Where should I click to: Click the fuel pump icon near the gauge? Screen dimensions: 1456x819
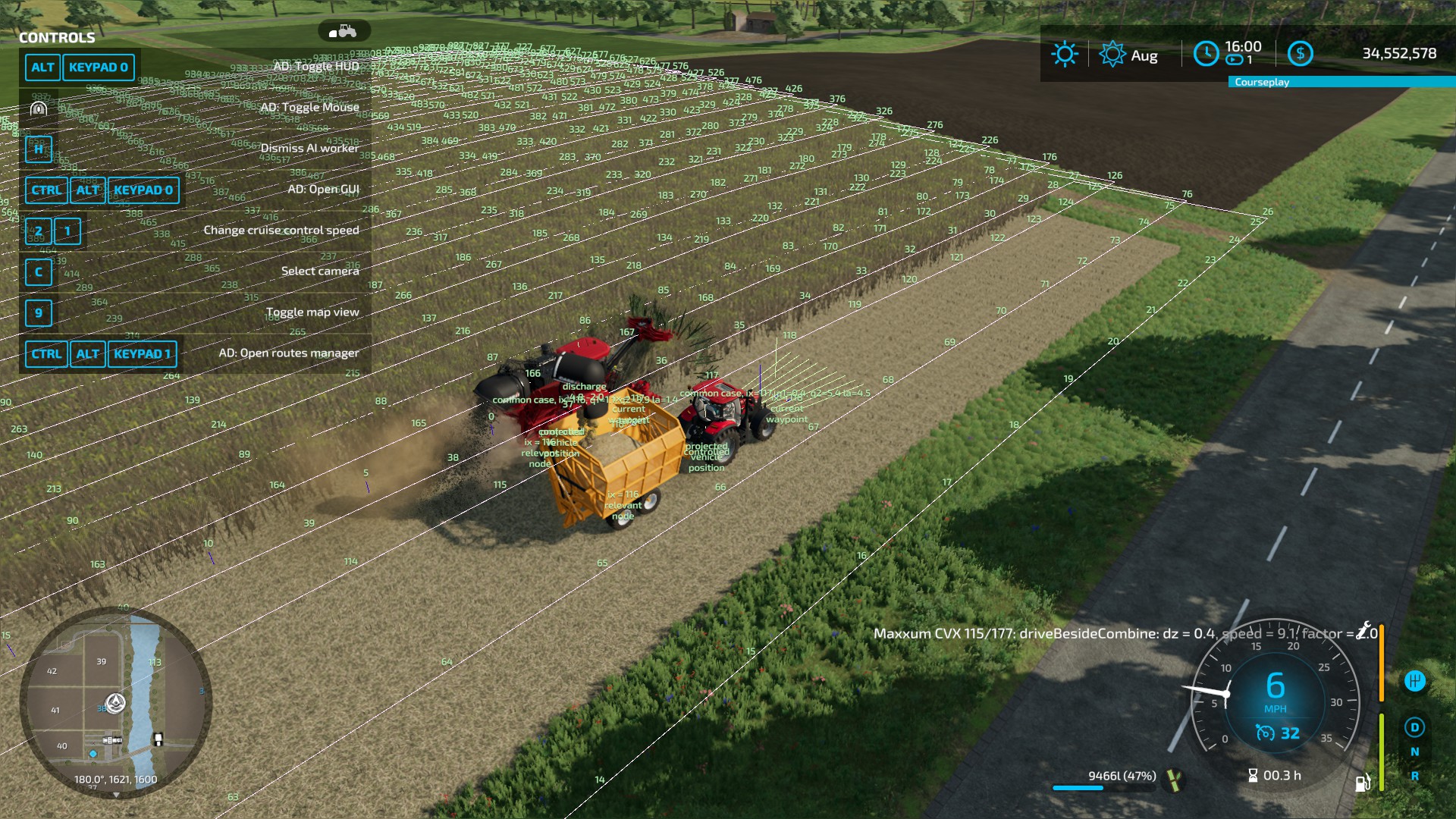point(1361,783)
